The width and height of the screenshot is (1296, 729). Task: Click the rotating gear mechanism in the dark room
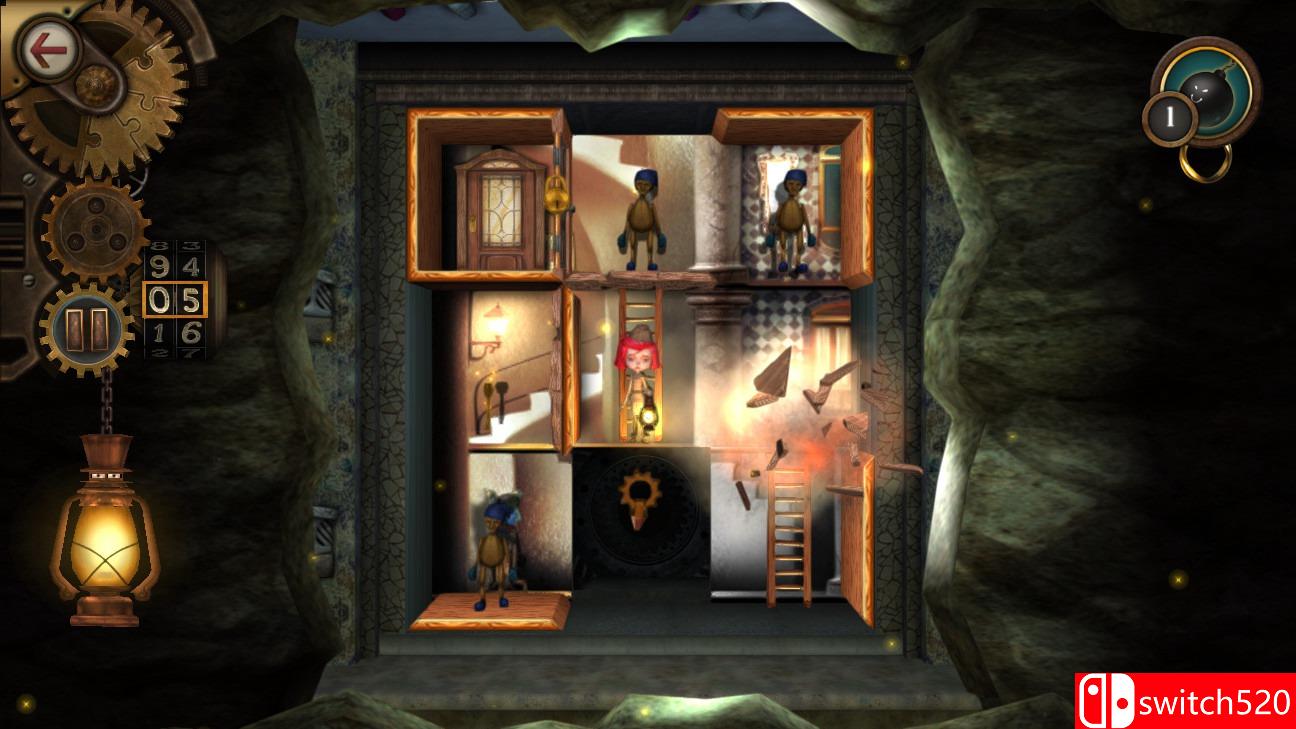click(x=638, y=492)
